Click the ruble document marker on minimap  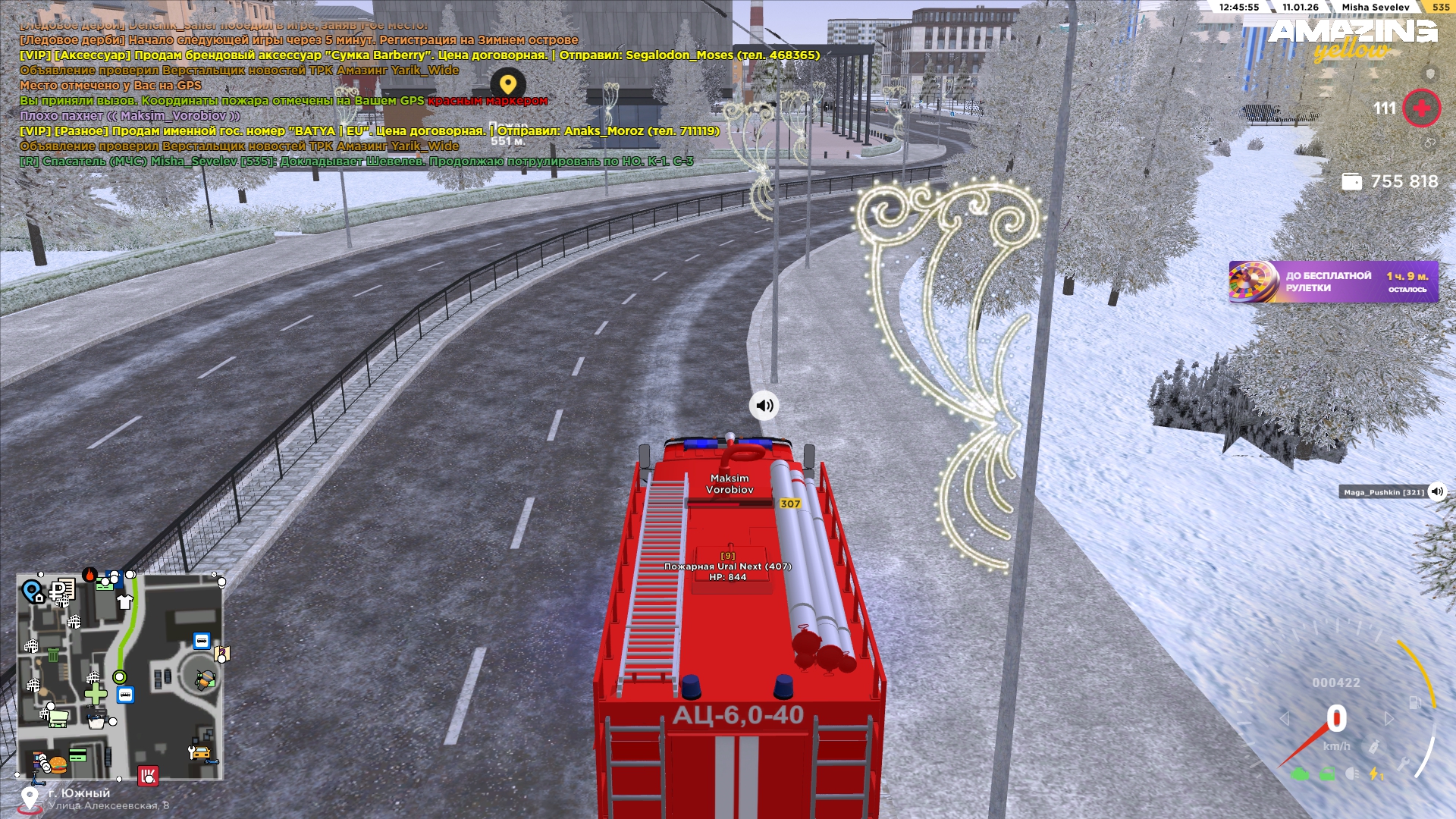click(62, 589)
